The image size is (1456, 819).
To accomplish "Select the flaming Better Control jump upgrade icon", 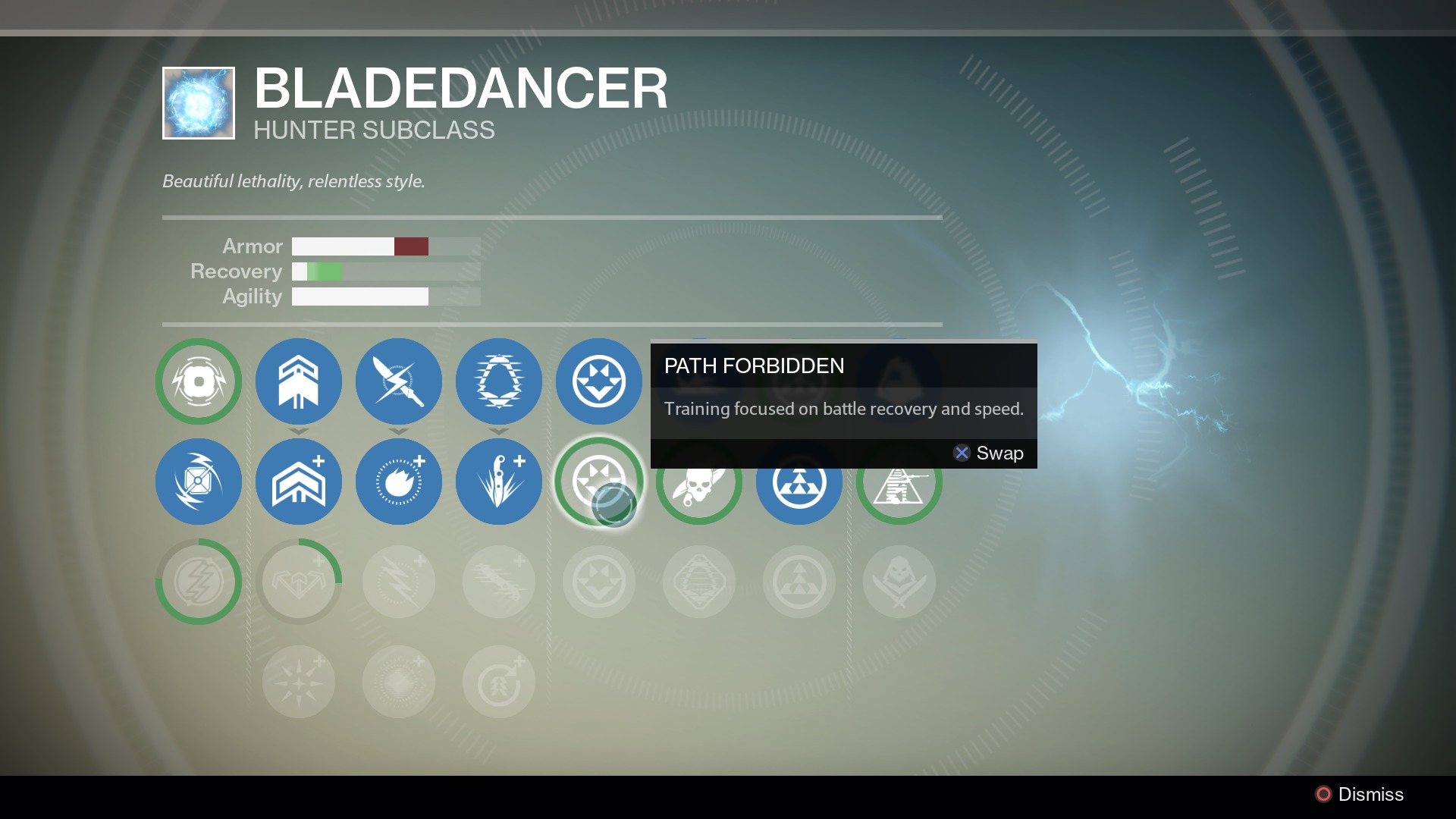I will [x=399, y=482].
